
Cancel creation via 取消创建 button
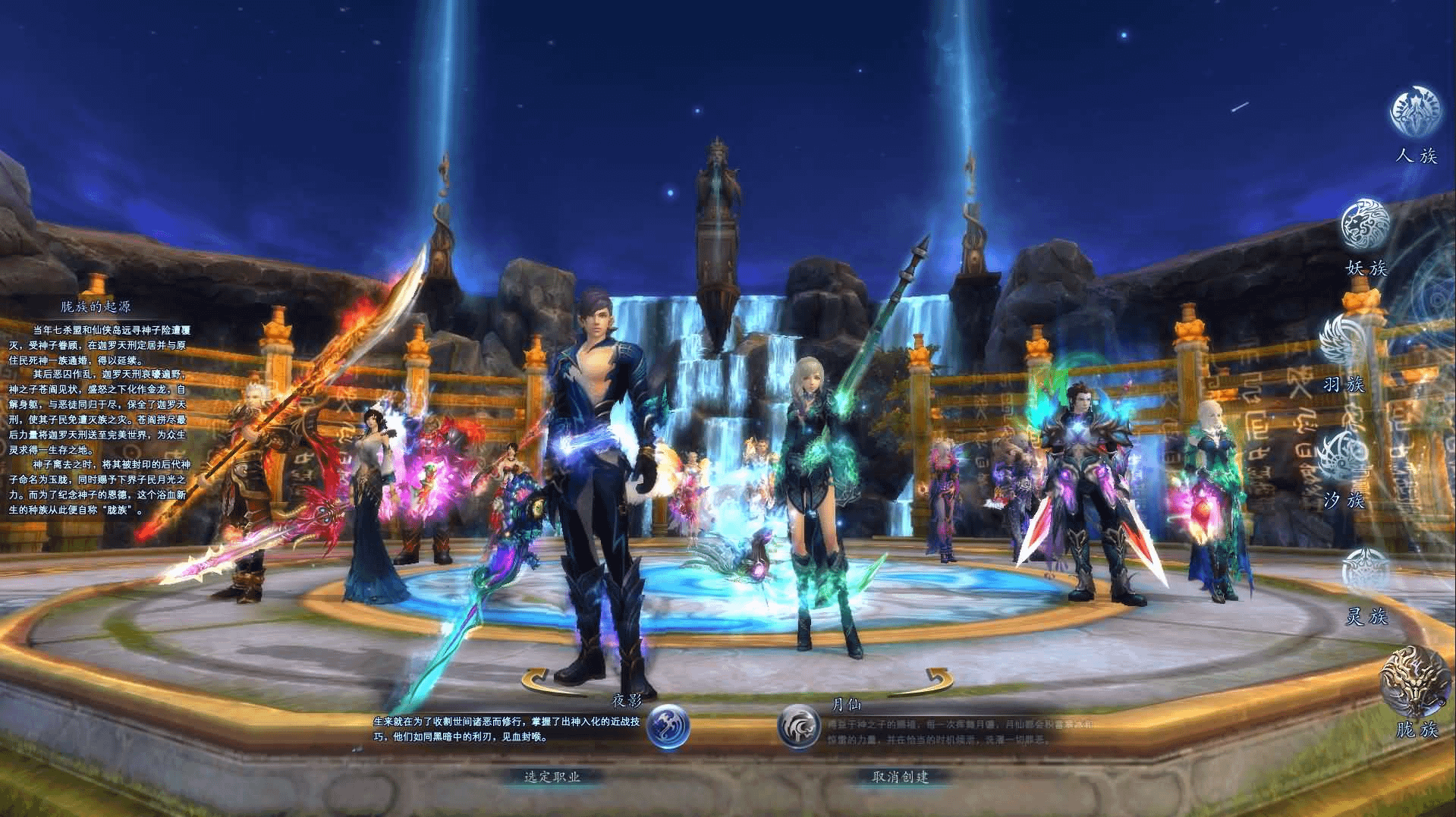(901, 777)
